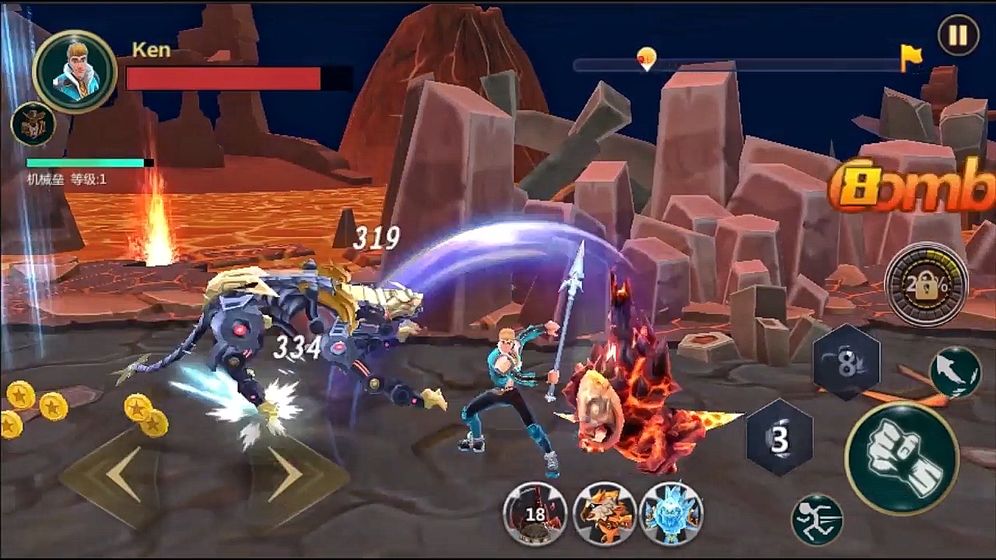Screen dimensions: 996x560
Task: Pause the game
Action: click(x=958, y=35)
